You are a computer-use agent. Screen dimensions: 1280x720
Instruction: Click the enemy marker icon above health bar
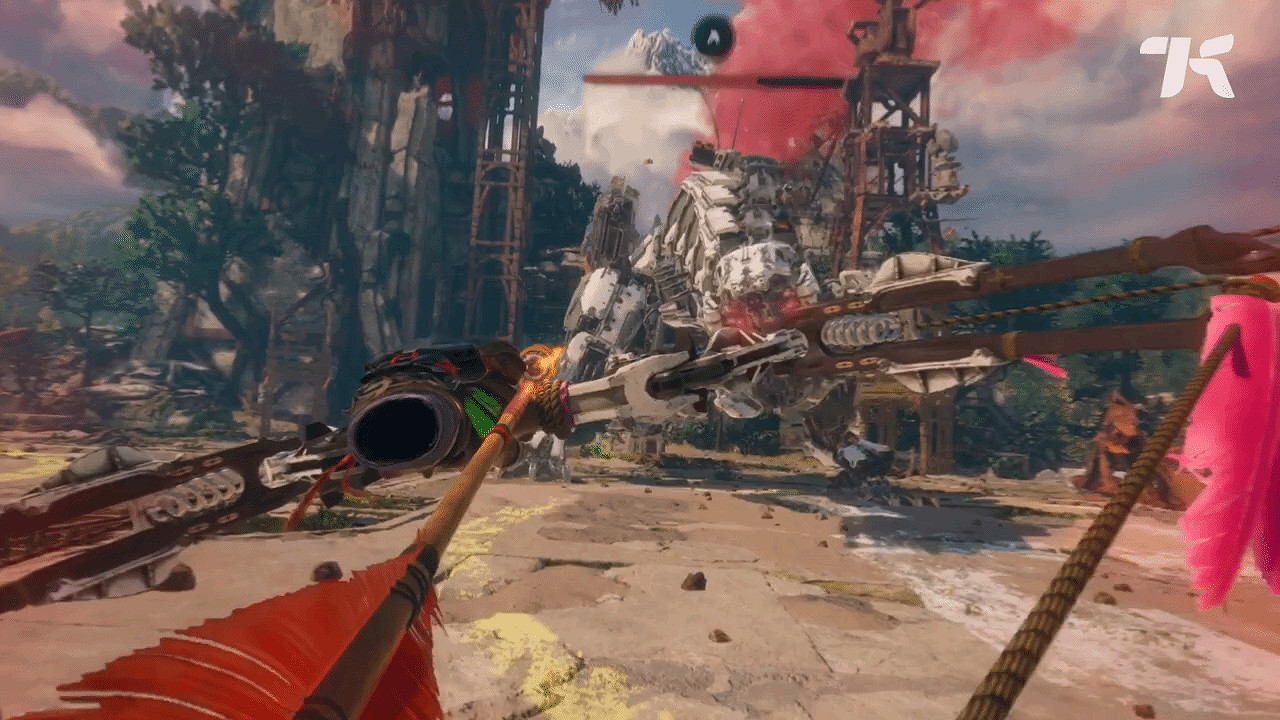coord(713,37)
